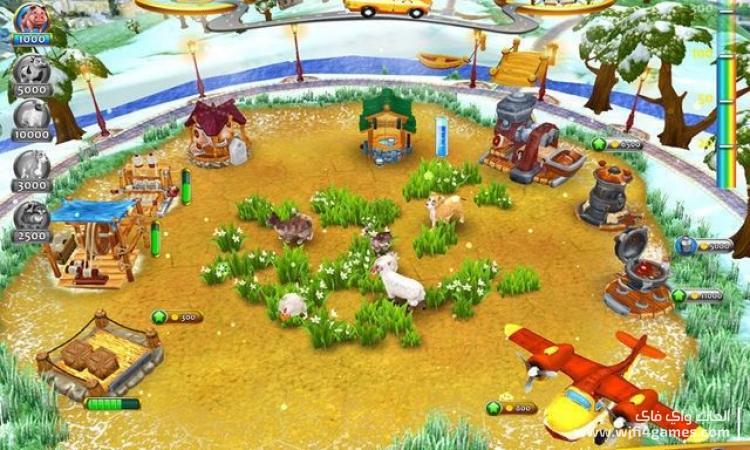Choose the animal button costing 10000
The image size is (750, 450).
[30, 117]
